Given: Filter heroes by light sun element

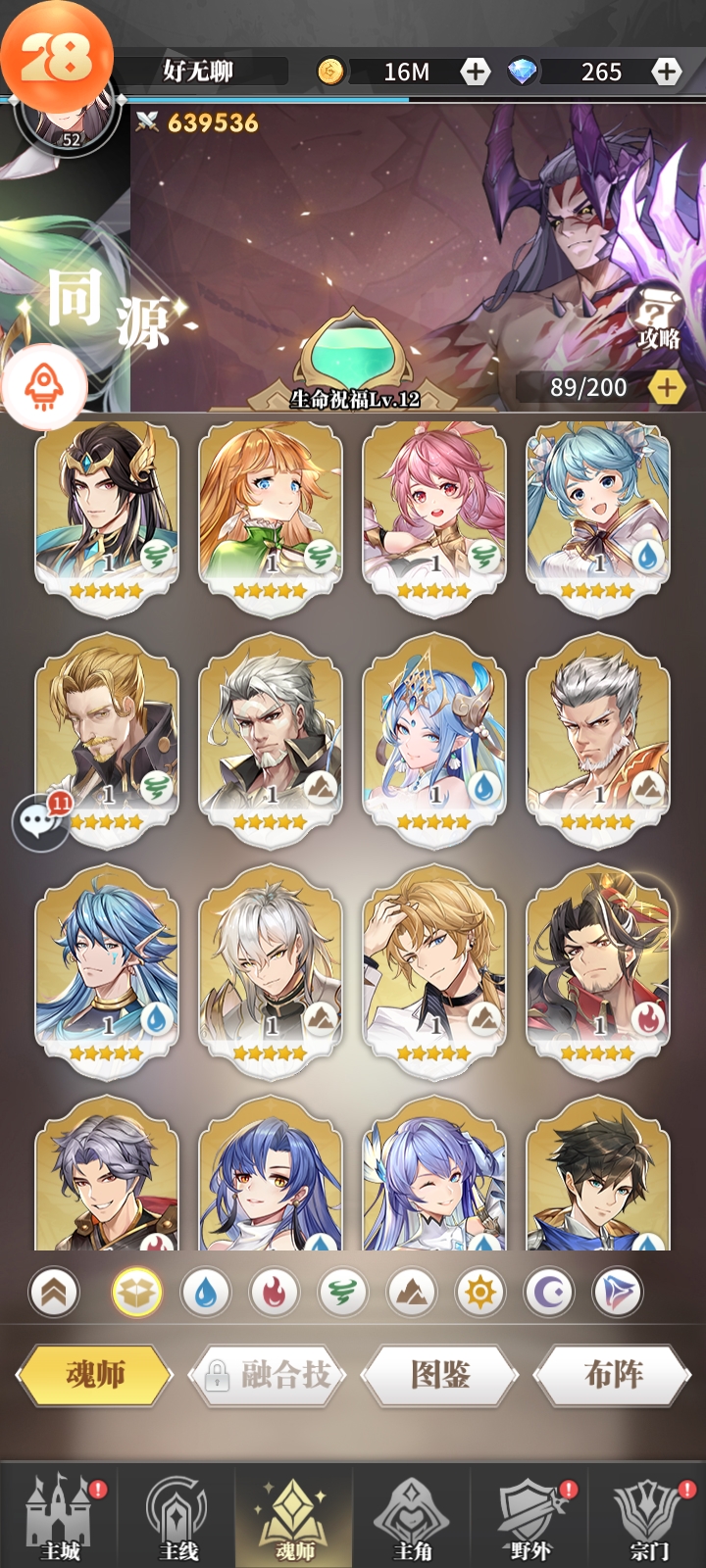Looking at the screenshot, I should (480, 1294).
